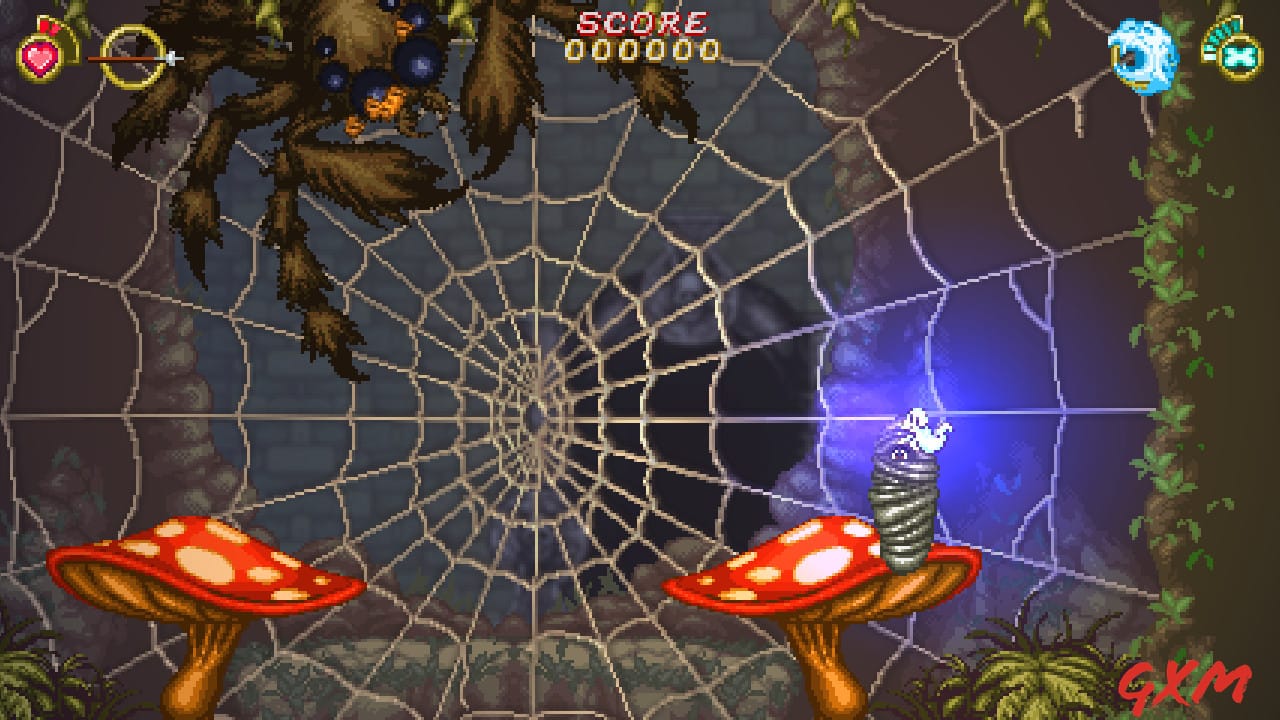Toggle the red cherry above the health amulet
Viewport: 1280px width, 720px height.
(46, 26)
